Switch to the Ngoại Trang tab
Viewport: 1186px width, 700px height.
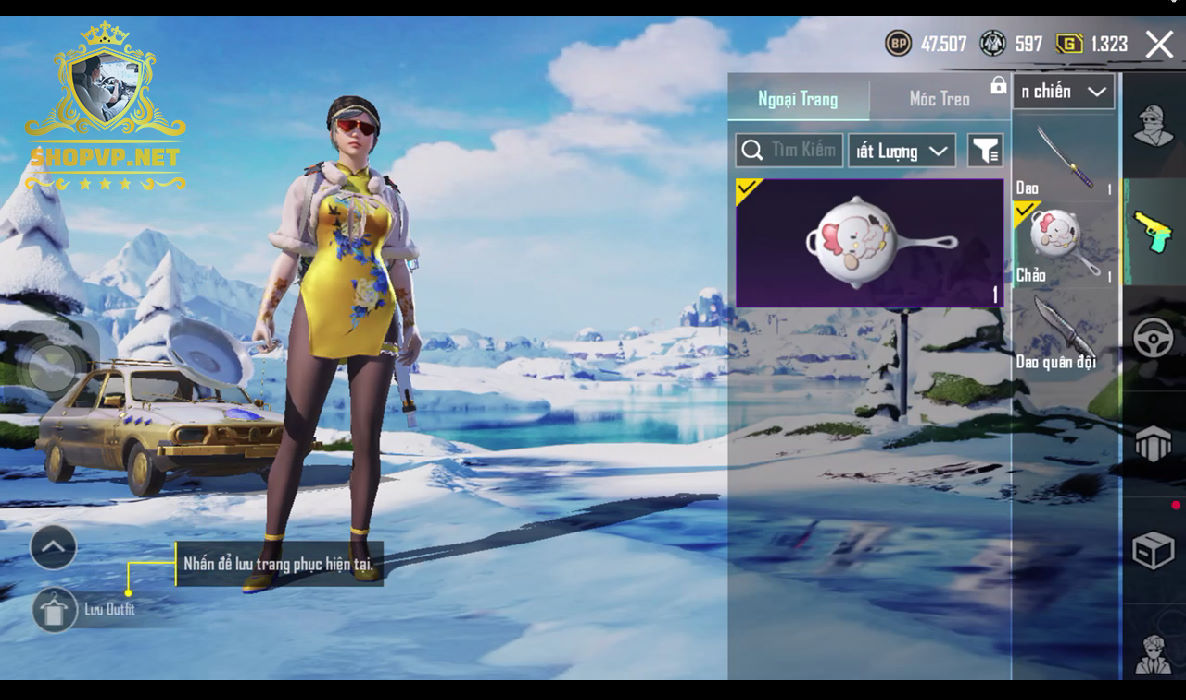tap(798, 99)
